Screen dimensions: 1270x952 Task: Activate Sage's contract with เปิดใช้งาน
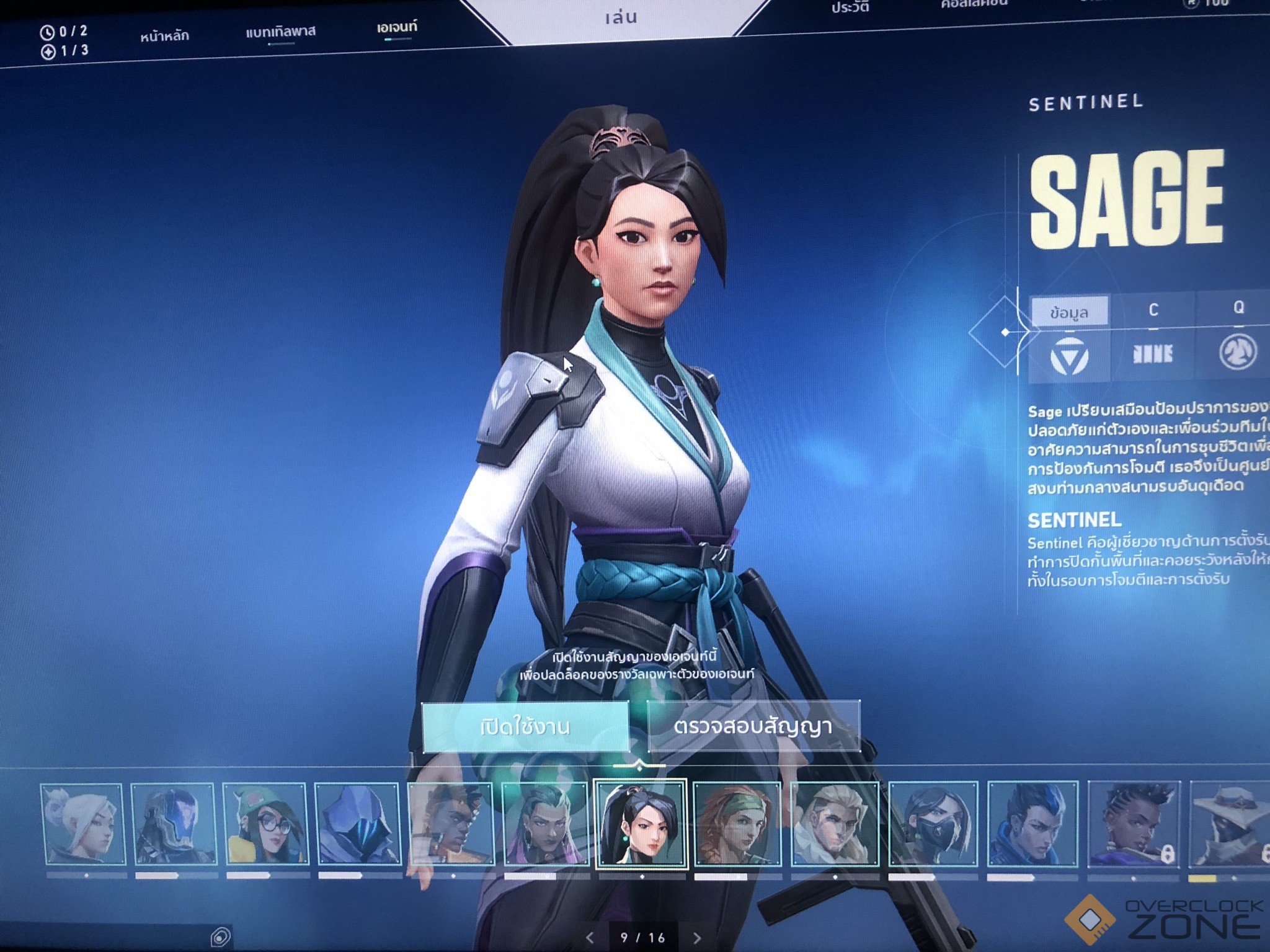click(x=525, y=726)
